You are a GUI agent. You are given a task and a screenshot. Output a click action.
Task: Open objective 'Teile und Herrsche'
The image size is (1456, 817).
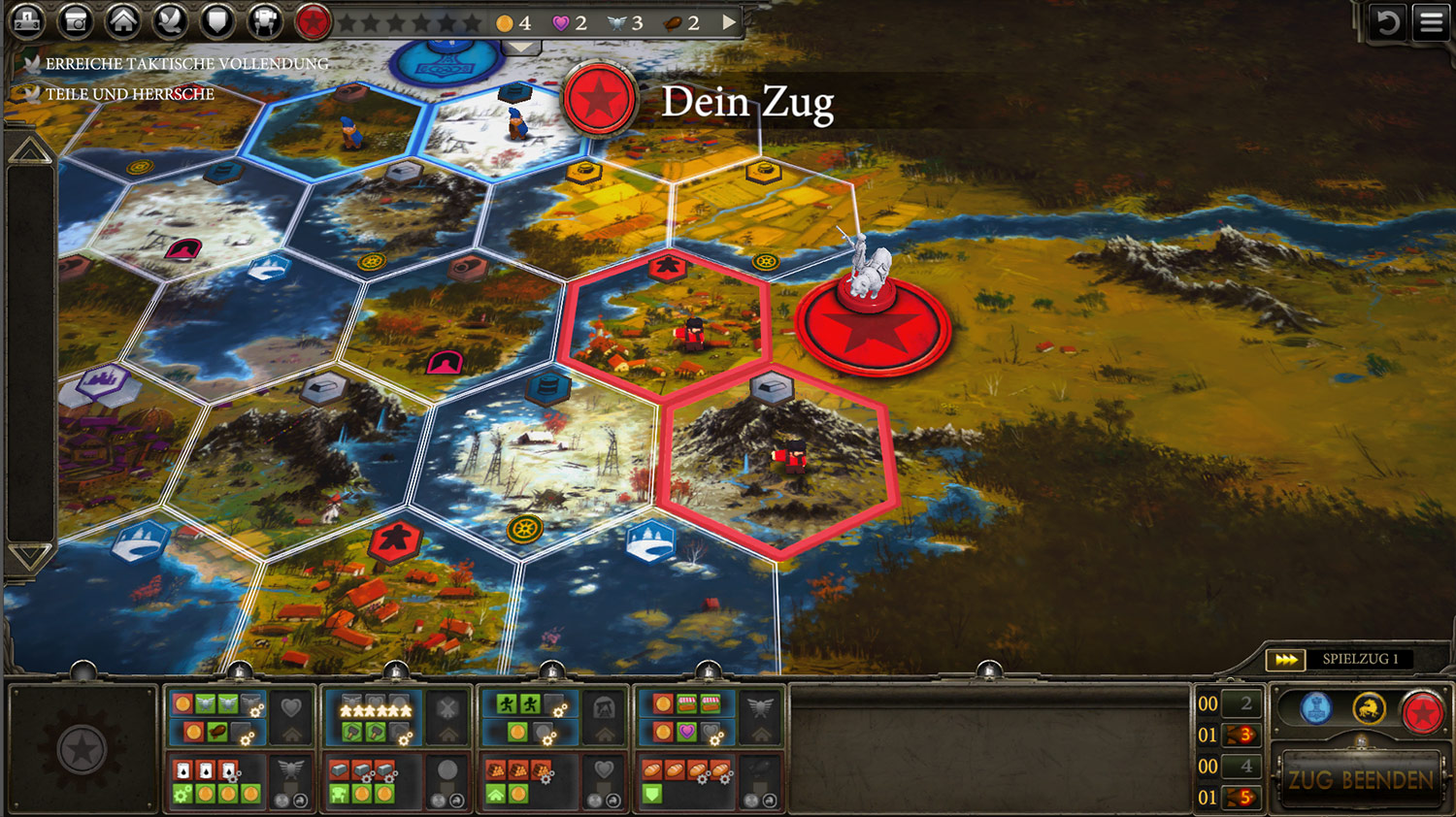[x=129, y=94]
